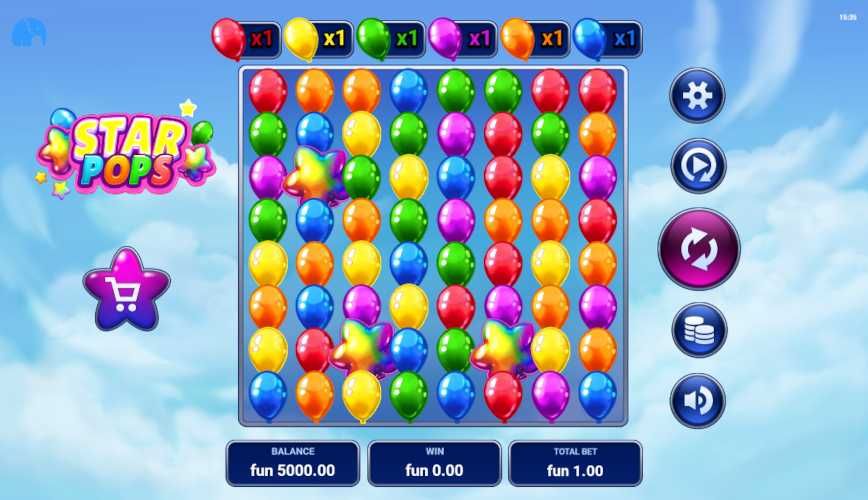Image resolution: width=868 pixels, height=500 pixels.
Task: Select the Total Bet panel
Action: click(575, 463)
